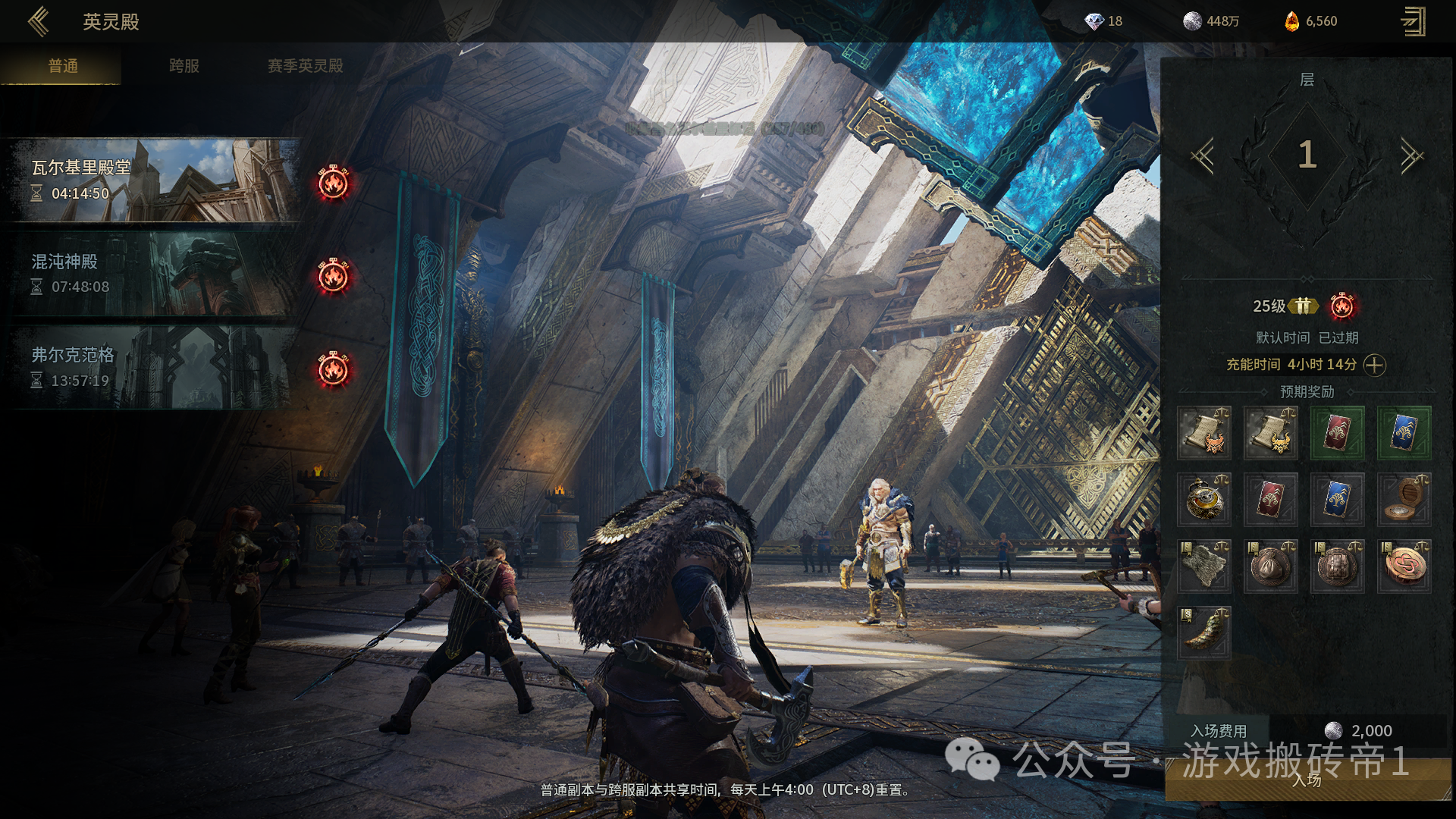
Task: Add charge time with the plus button
Action: pyautogui.click(x=1374, y=366)
